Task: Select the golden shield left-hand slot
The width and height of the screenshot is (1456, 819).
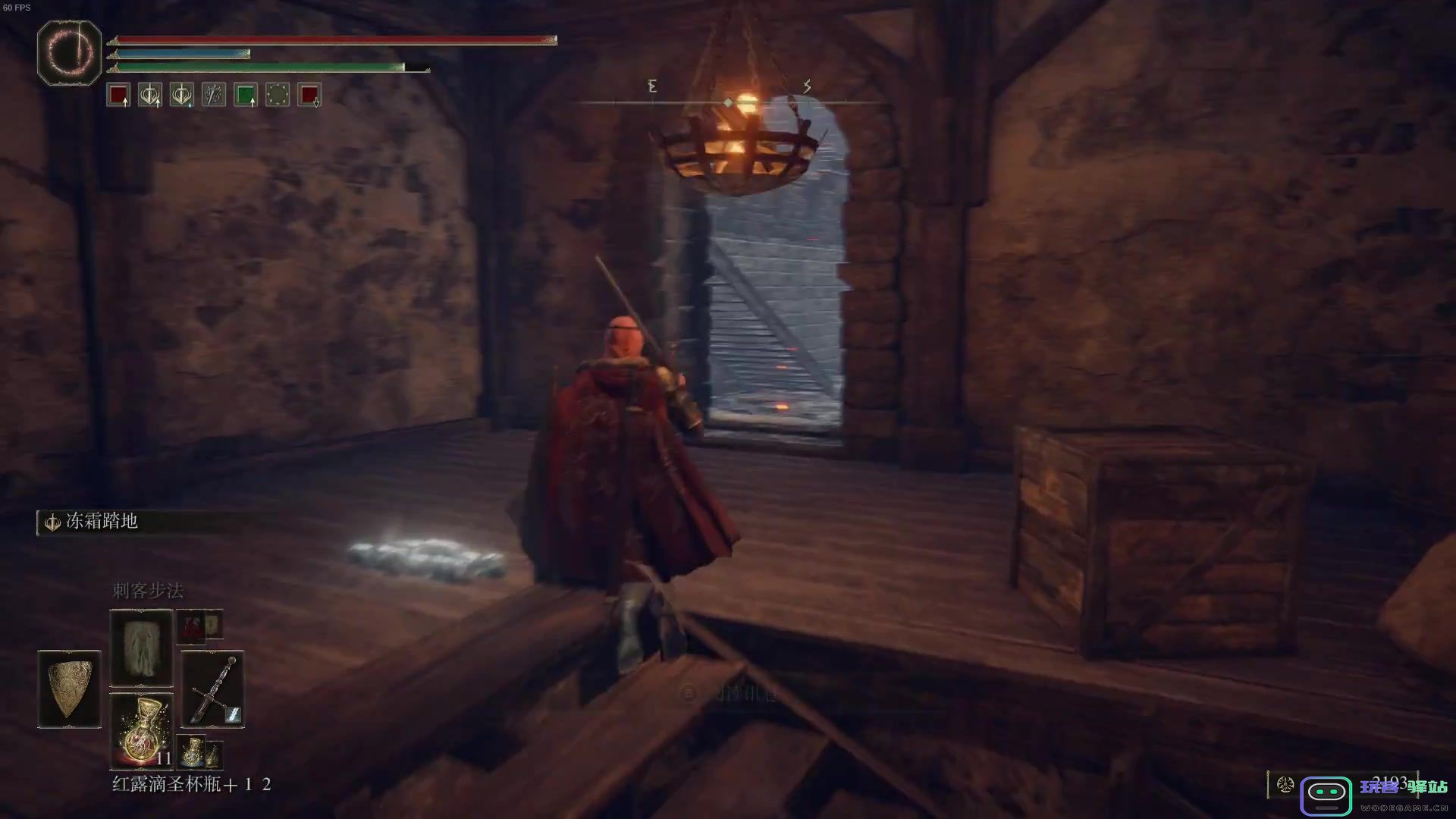Action: pyautogui.click(x=69, y=689)
